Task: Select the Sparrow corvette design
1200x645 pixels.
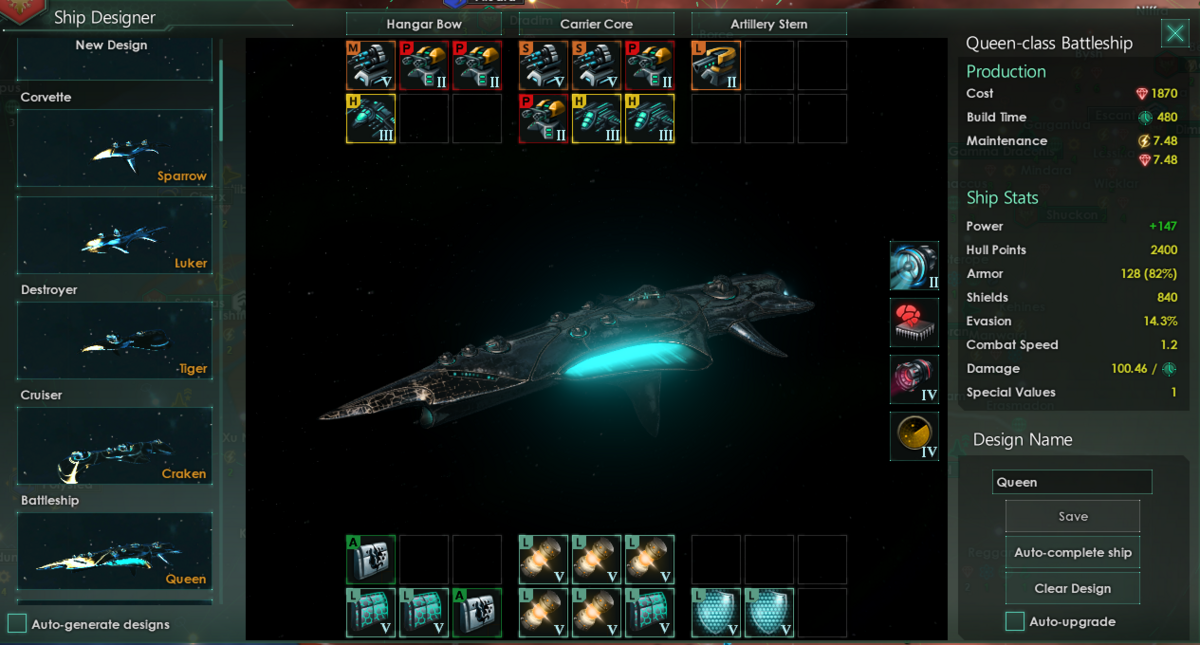Action: 115,148
